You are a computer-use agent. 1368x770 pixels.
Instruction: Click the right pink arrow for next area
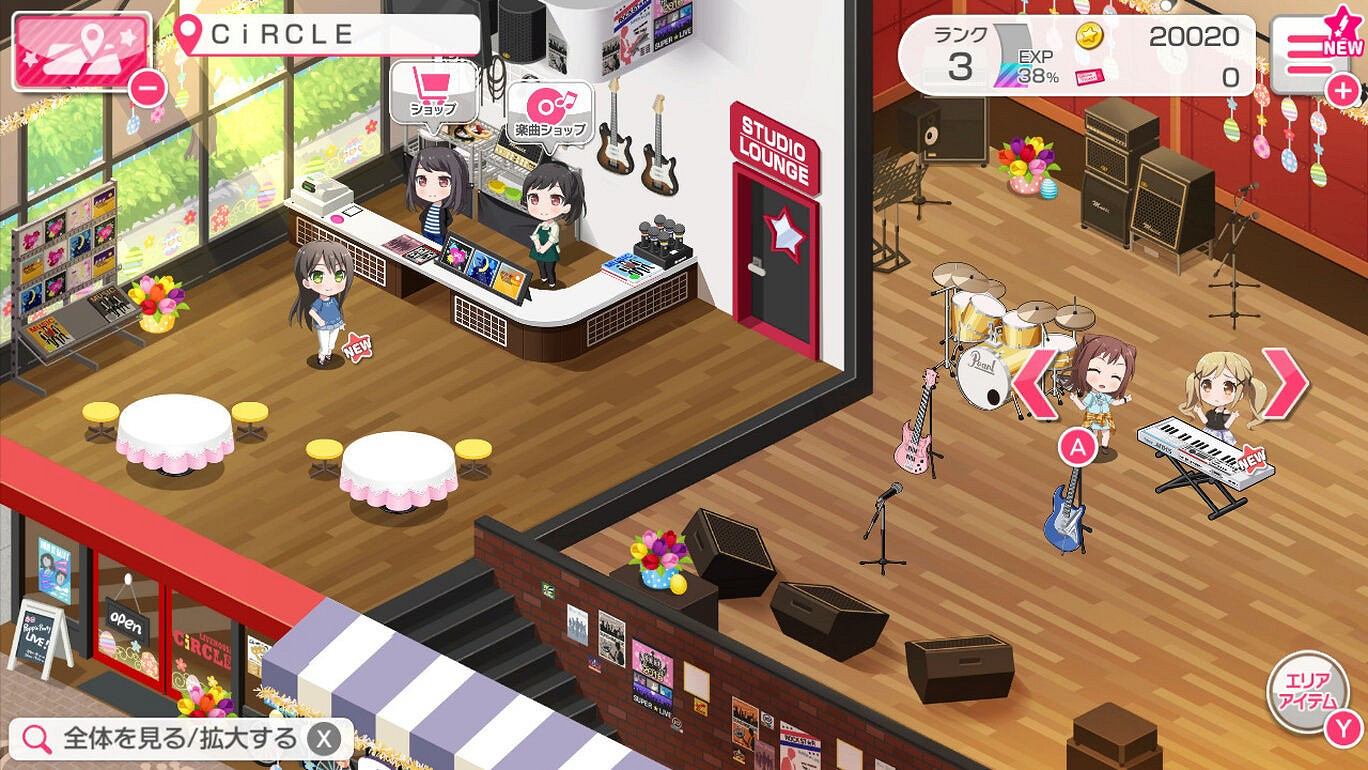pyautogui.click(x=1287, y=380)
